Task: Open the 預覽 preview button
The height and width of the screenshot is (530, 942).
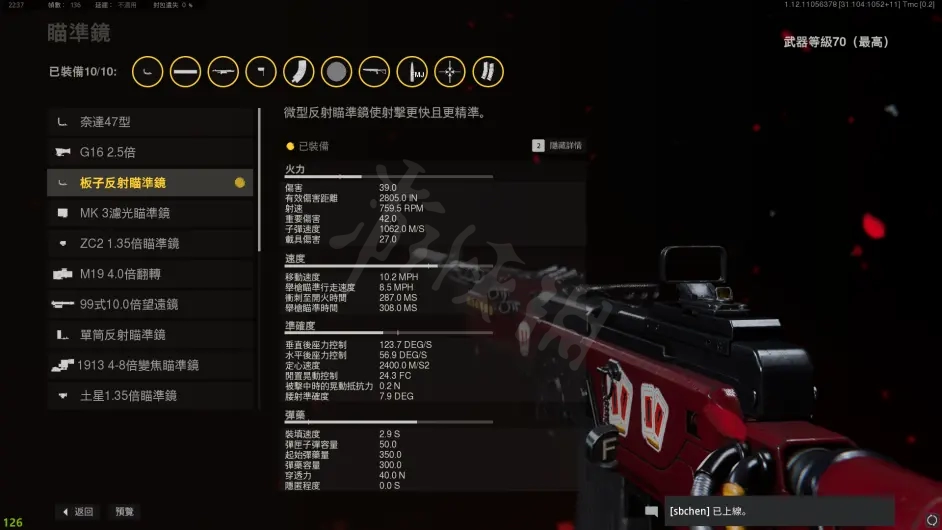Action: 124,511
